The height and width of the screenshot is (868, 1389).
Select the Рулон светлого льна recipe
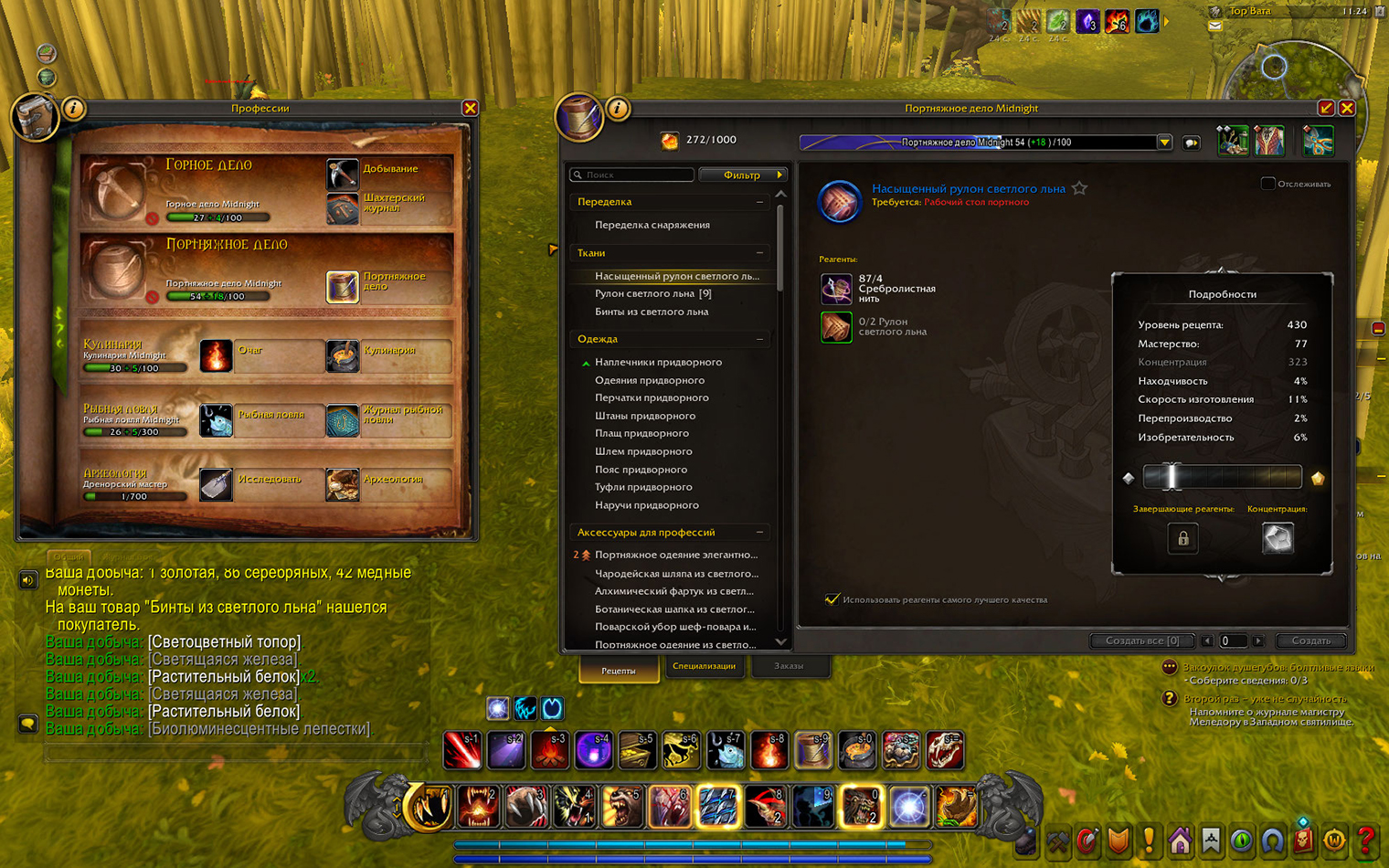[652, 294]
